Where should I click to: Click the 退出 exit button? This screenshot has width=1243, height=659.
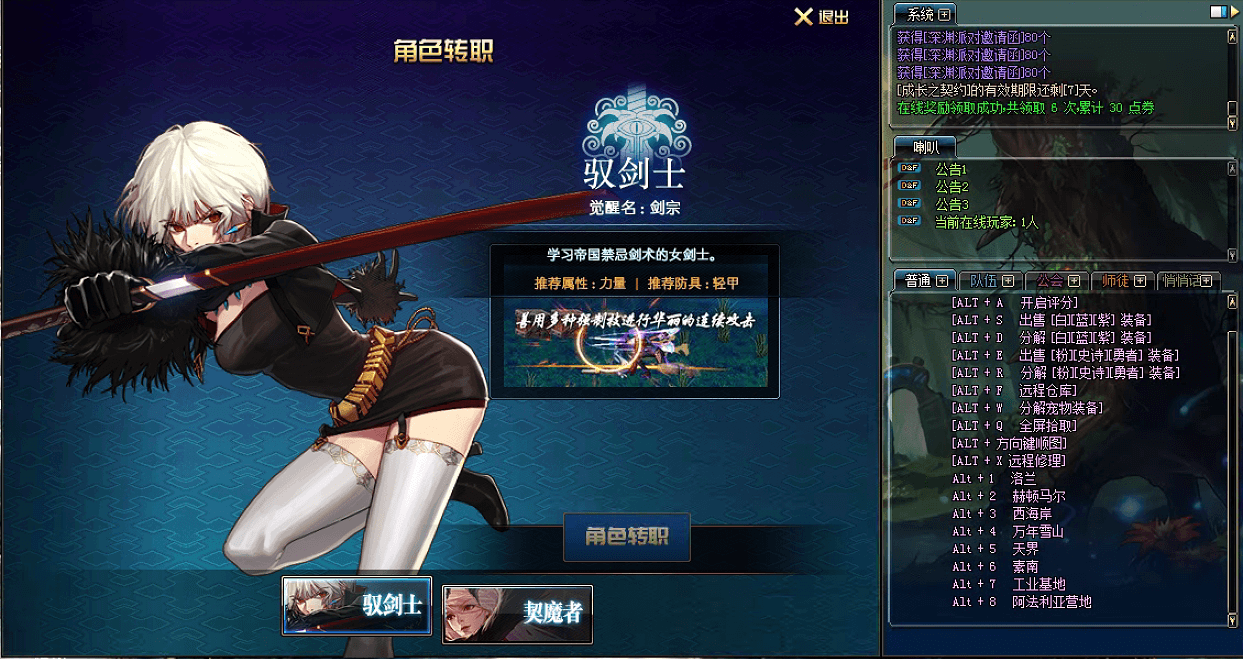click(821, 17)
